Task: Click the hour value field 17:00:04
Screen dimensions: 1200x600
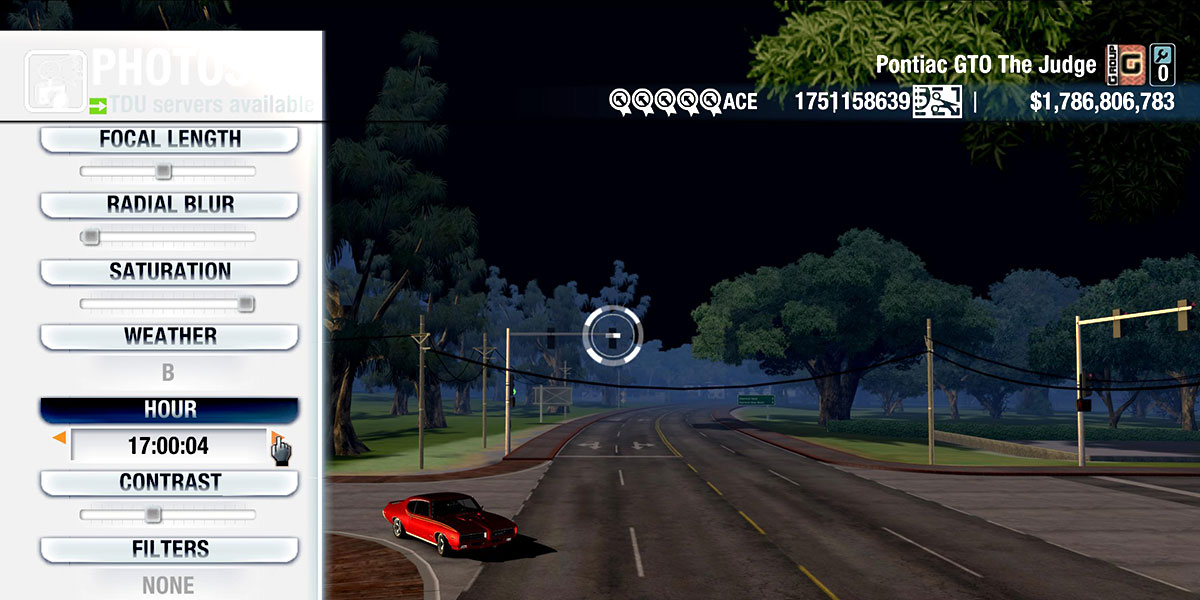Action: pos(168,445)
